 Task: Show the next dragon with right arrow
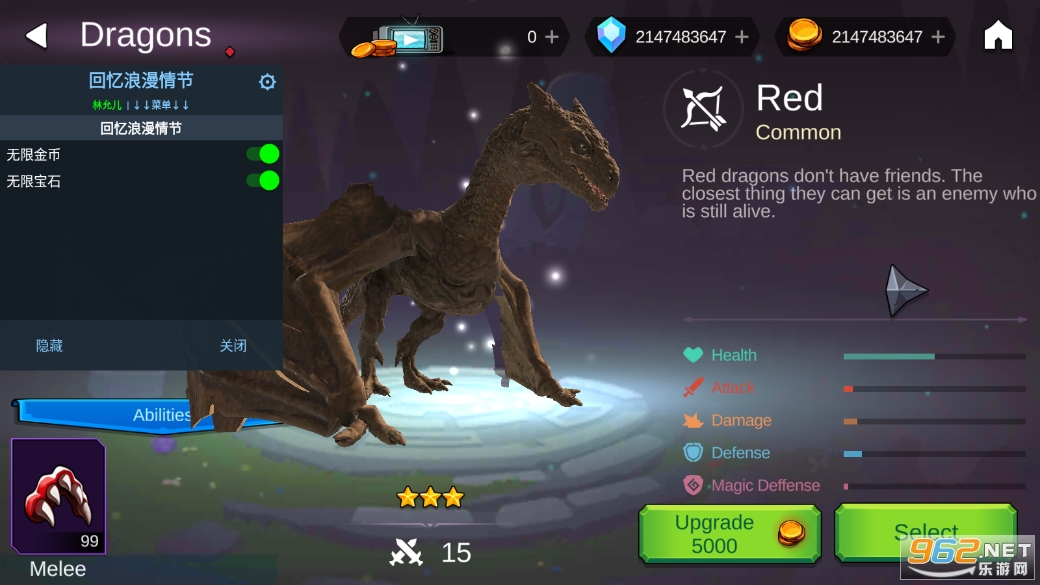point(906,291)
